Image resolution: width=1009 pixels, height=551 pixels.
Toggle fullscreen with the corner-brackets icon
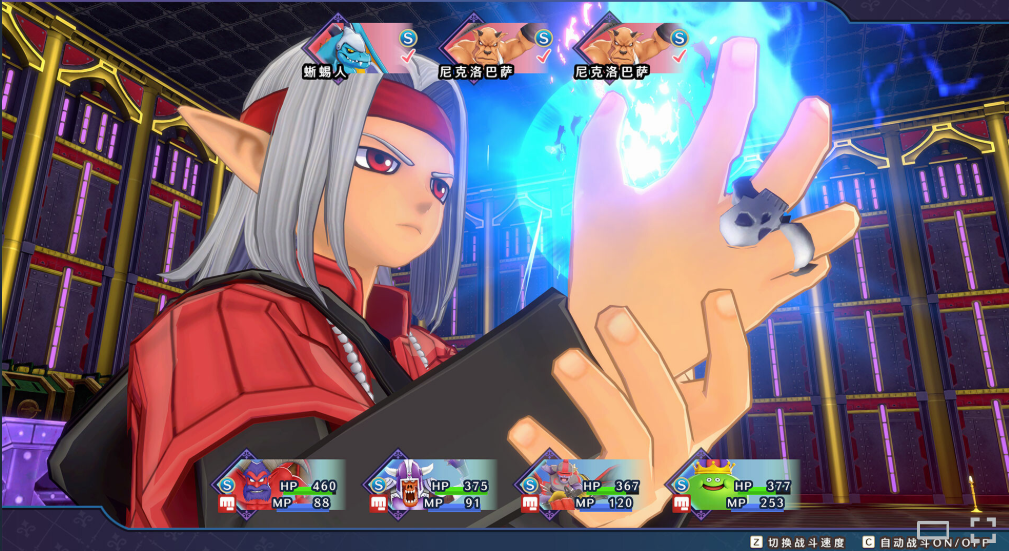click(x=982, y=530)
